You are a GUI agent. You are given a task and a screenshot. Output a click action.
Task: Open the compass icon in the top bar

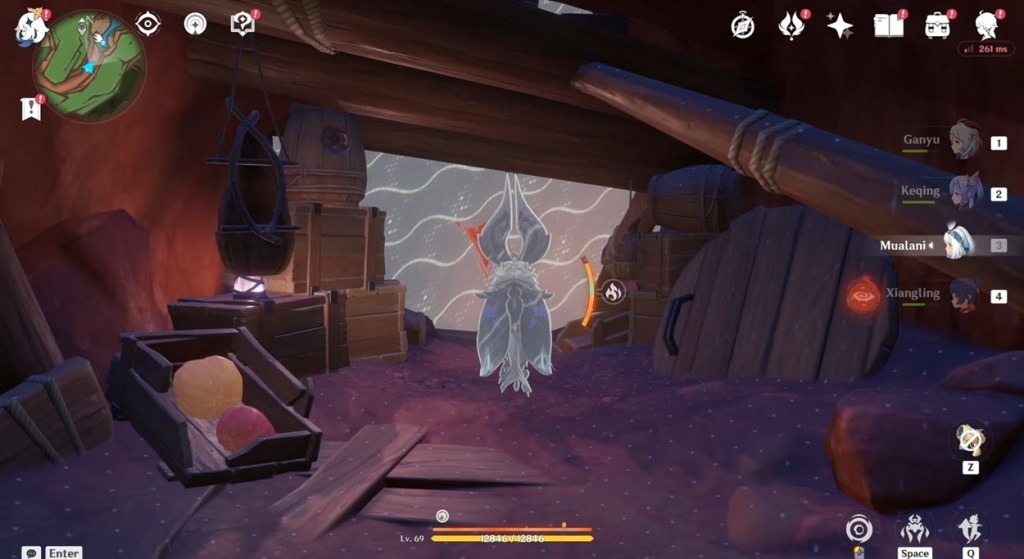(742, 25)
